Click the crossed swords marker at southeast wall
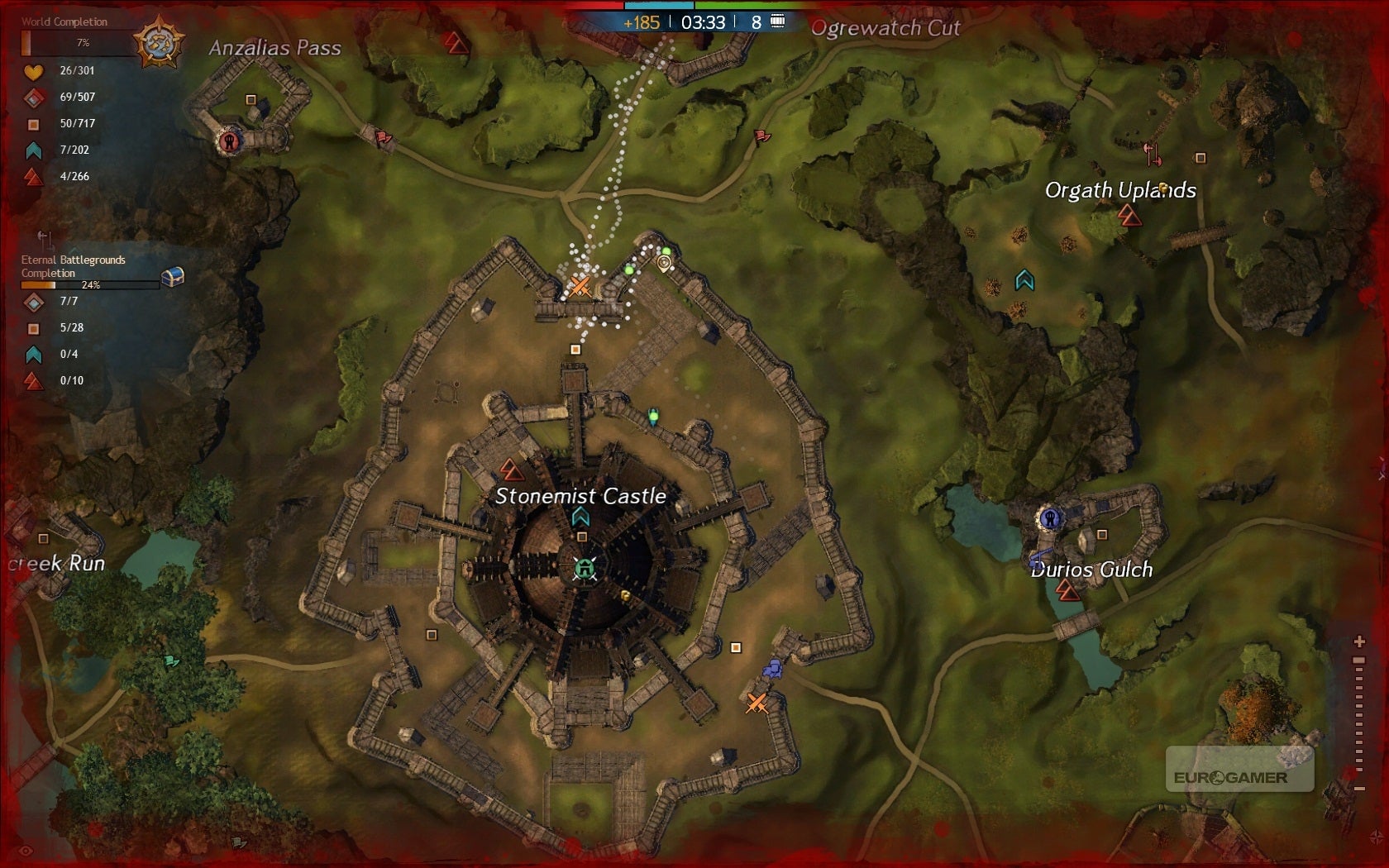This screenshot has height=868, width=1389. [757, 703]
